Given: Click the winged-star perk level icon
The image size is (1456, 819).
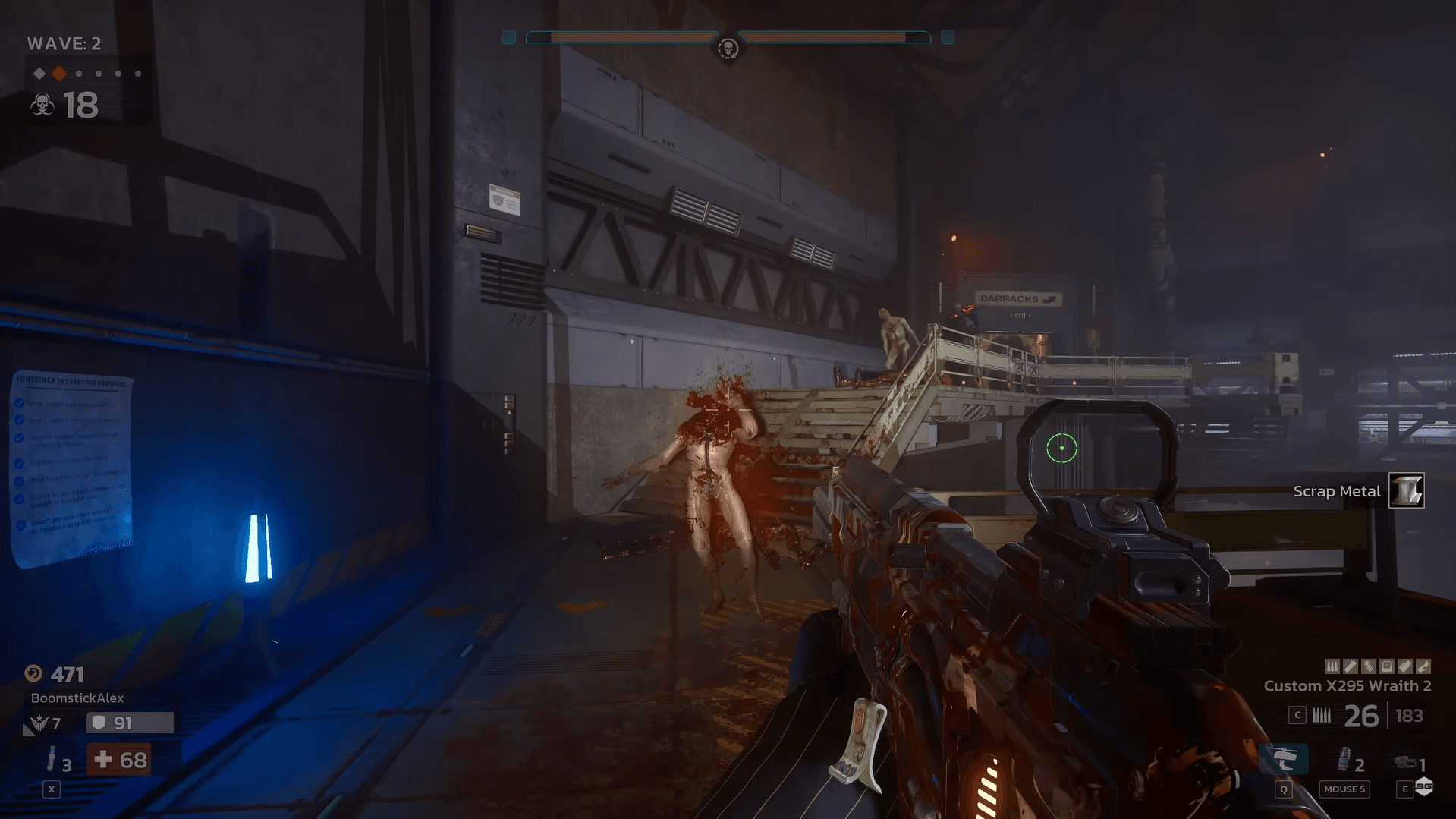Looking at the screenshot, I should coord(39,723).
